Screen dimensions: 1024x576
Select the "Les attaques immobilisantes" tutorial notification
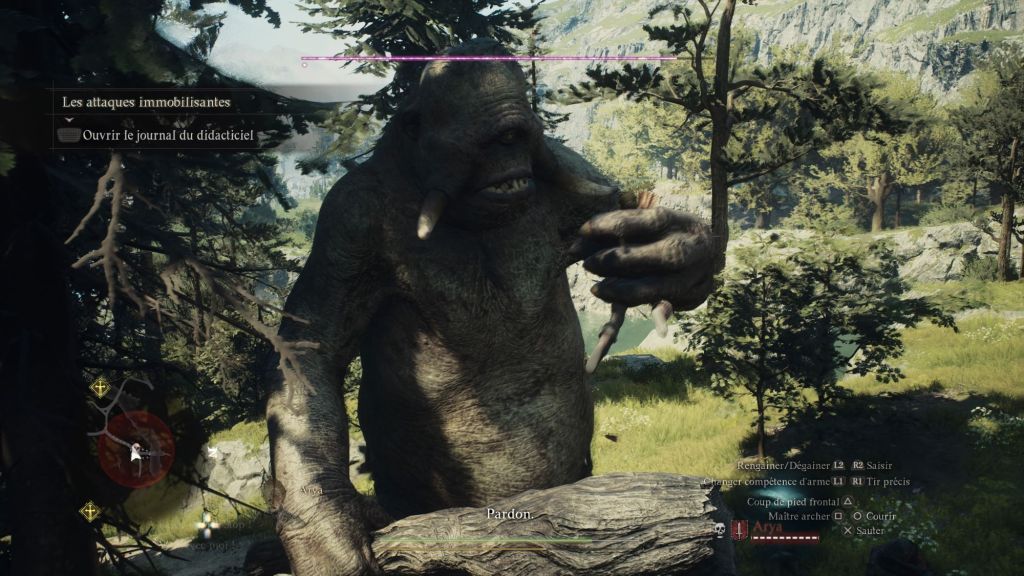(x=146, y=102)
